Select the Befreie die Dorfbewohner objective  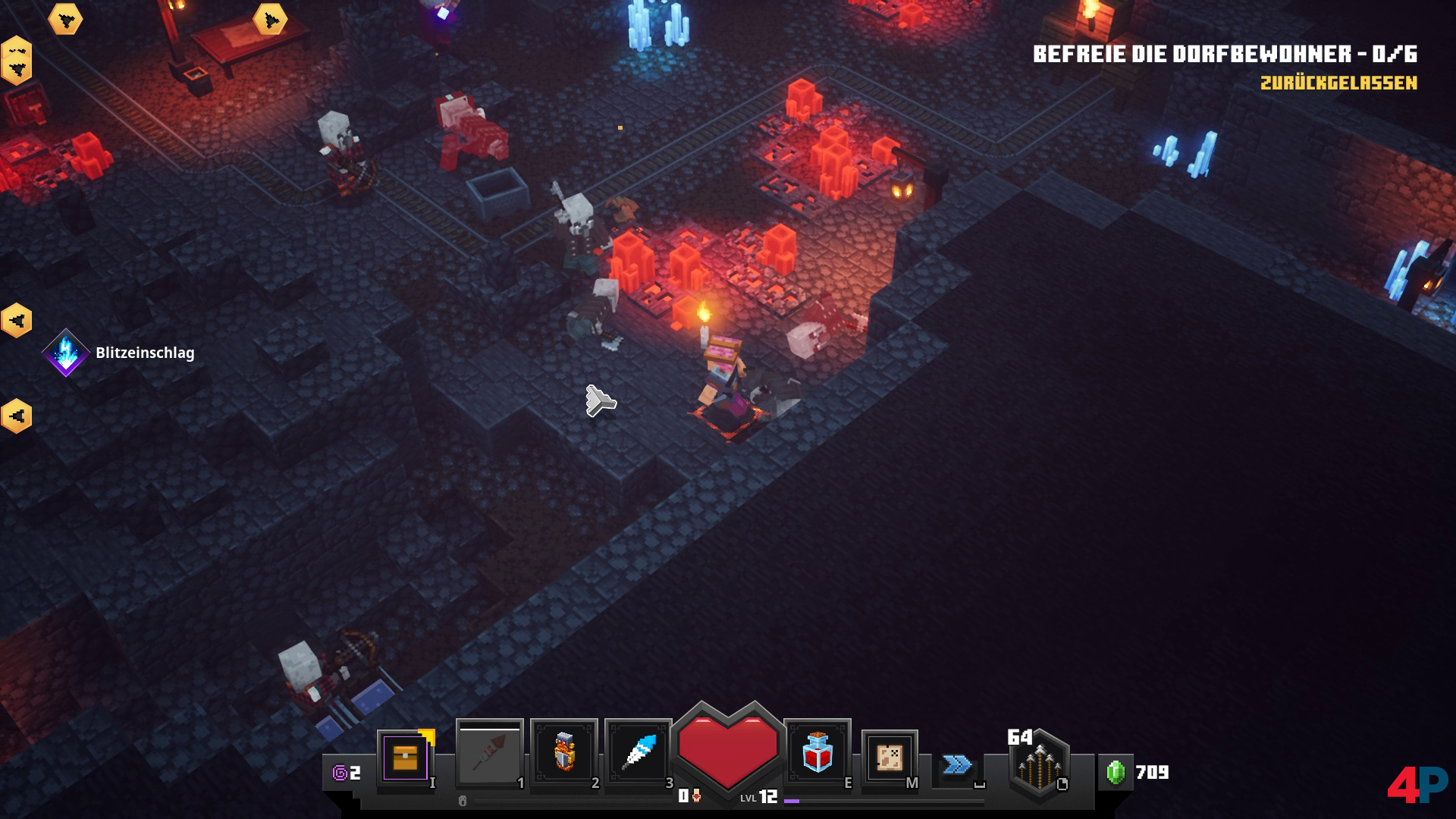[x=1225, y=54]
